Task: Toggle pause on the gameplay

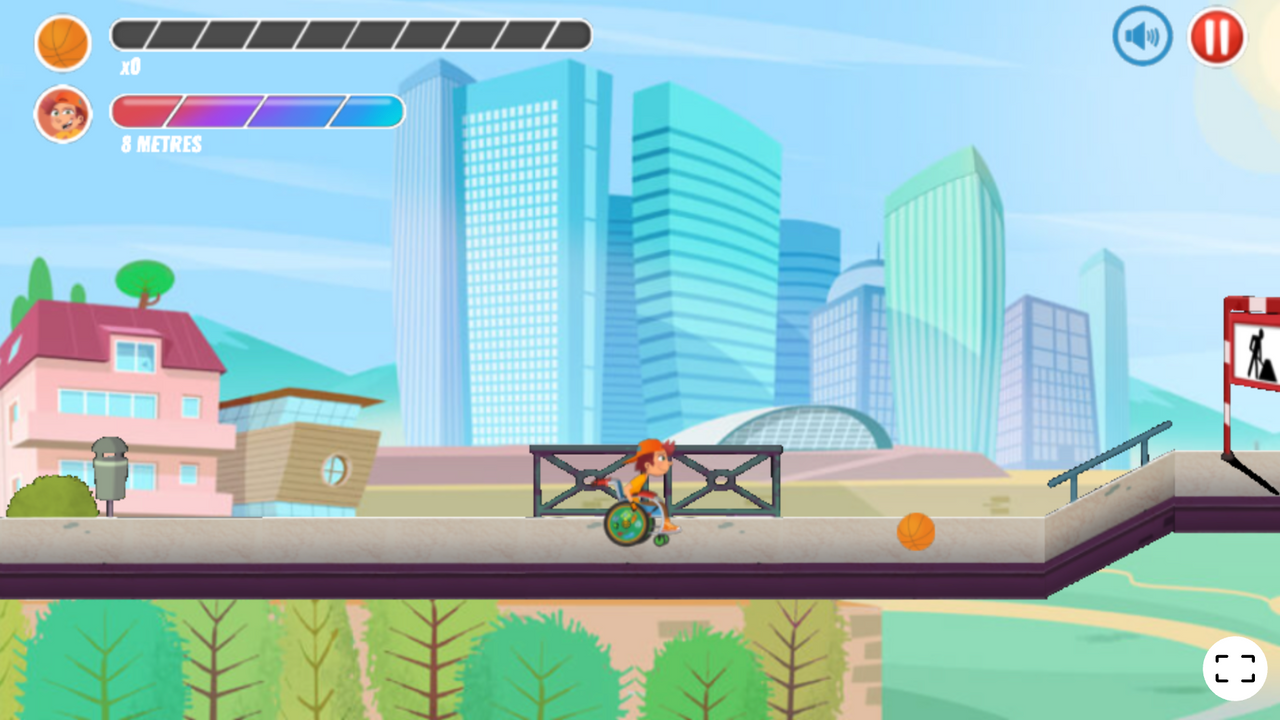Action: coord(1216,38)
